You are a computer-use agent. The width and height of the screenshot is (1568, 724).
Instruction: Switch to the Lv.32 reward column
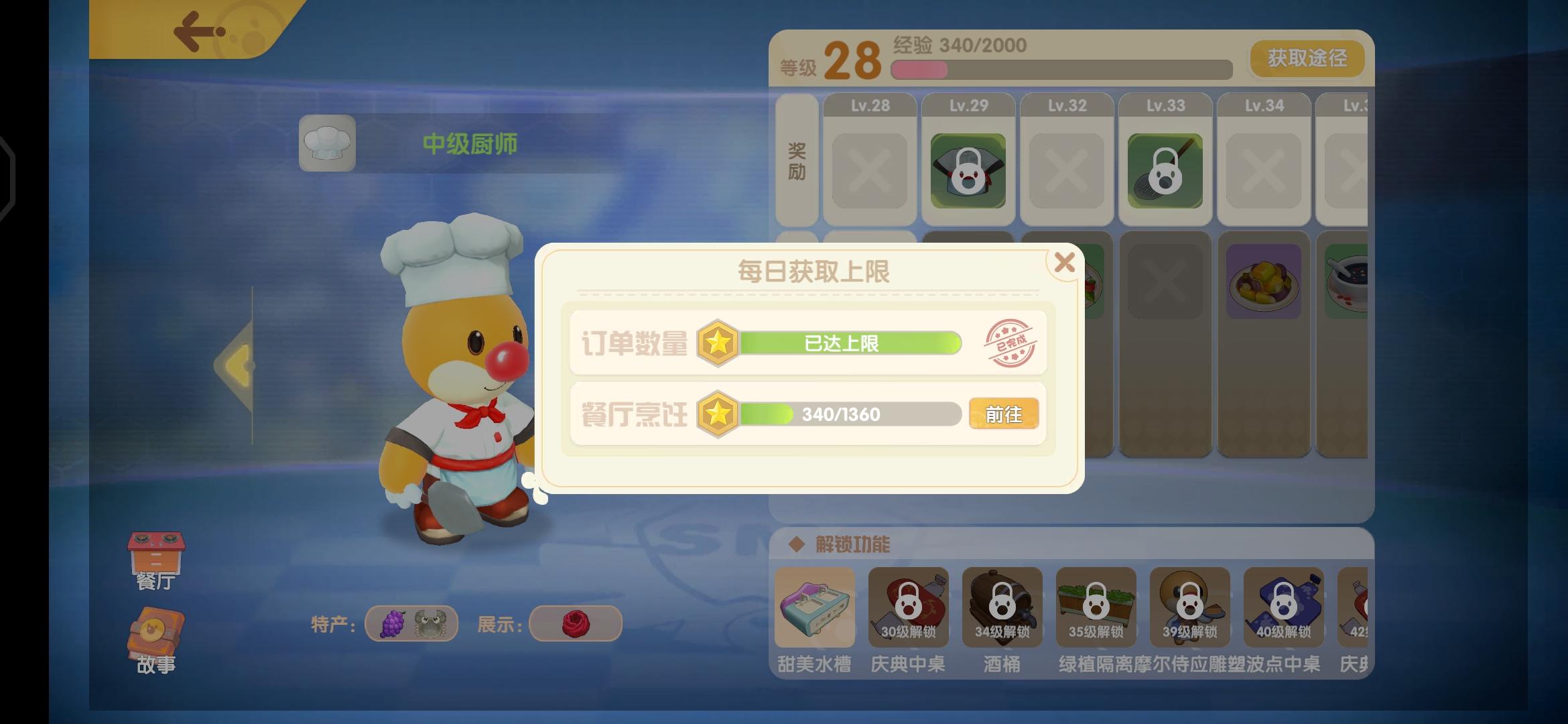tap(1066, 105)
